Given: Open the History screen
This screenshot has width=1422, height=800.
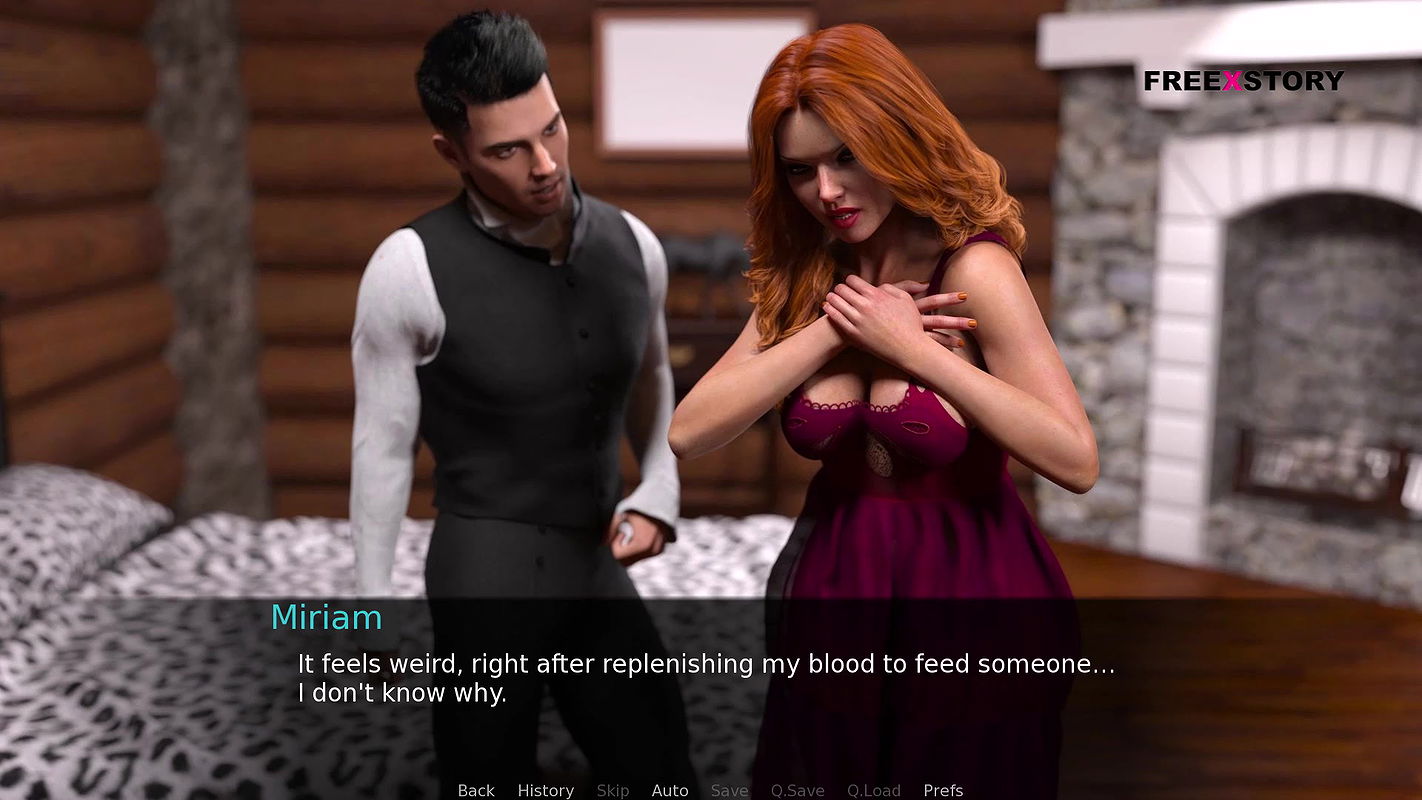Looking at the screenshot, I should pyautogui.click(x=545, y=790).
